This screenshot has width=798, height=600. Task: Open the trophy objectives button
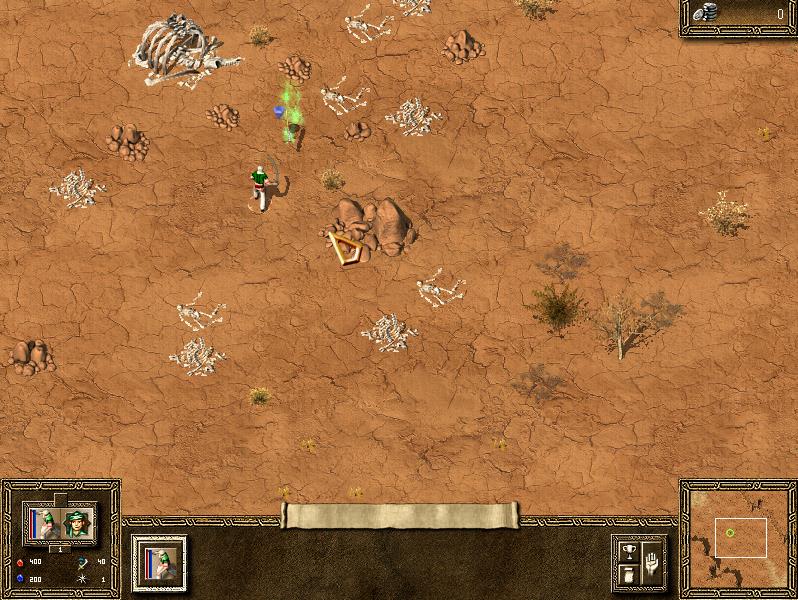628,551
